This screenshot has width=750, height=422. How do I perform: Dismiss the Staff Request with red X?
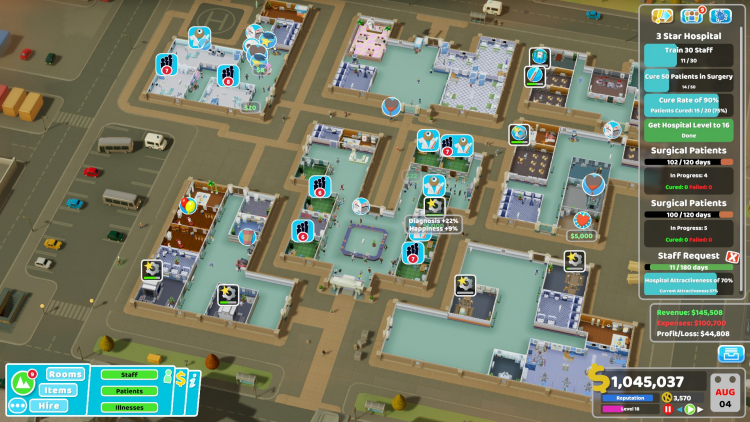tap(732, 256)
